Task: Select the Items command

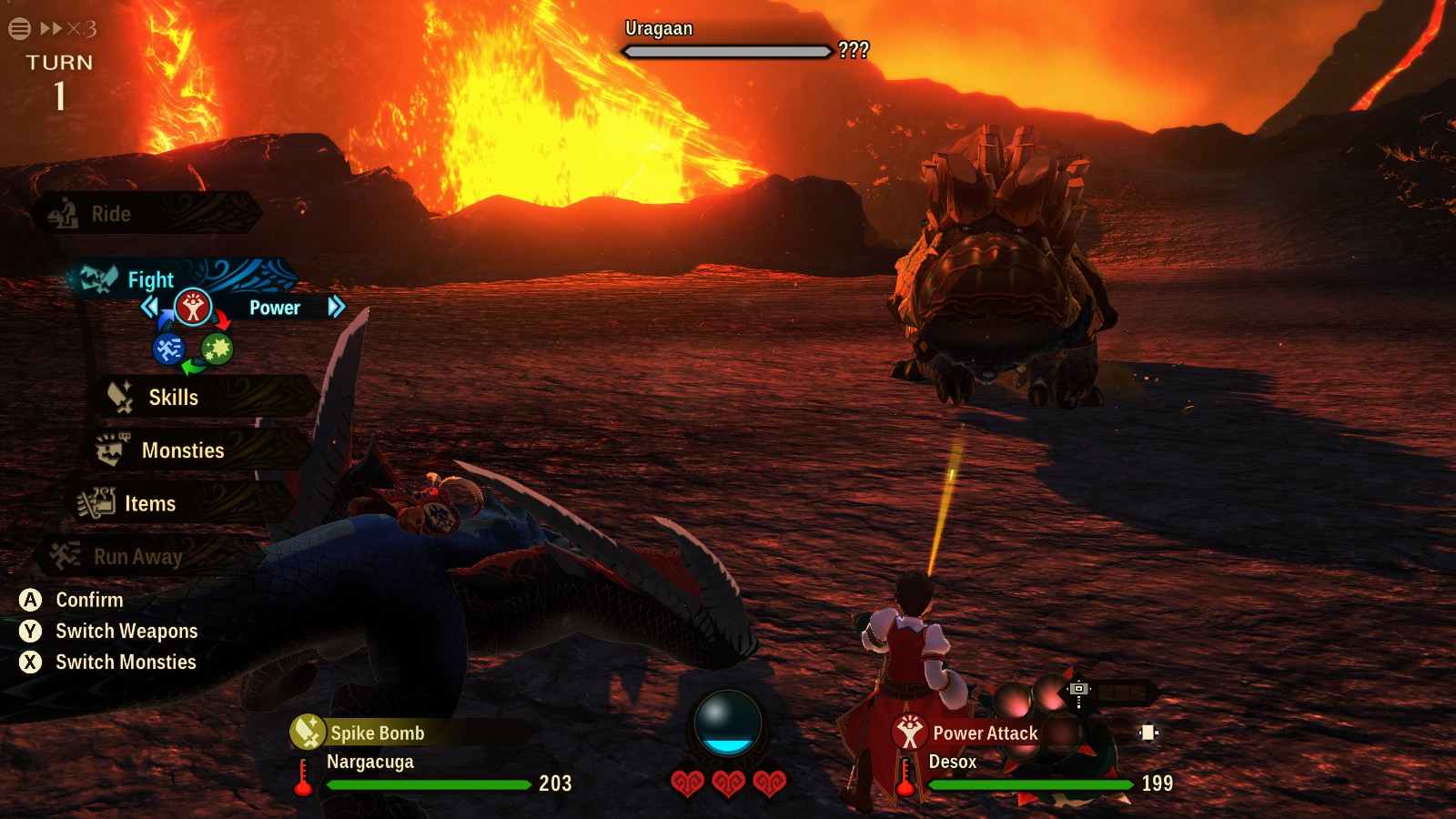Action: [x=152, y=503]
